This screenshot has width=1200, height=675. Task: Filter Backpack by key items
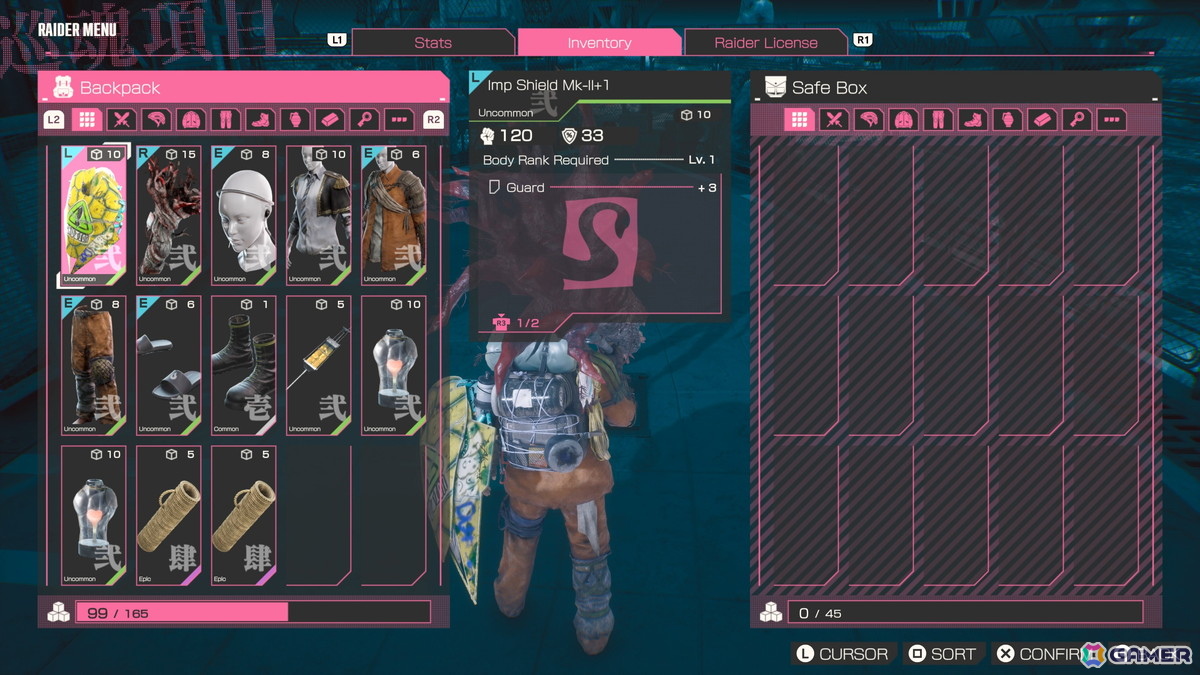pos(364,120)
